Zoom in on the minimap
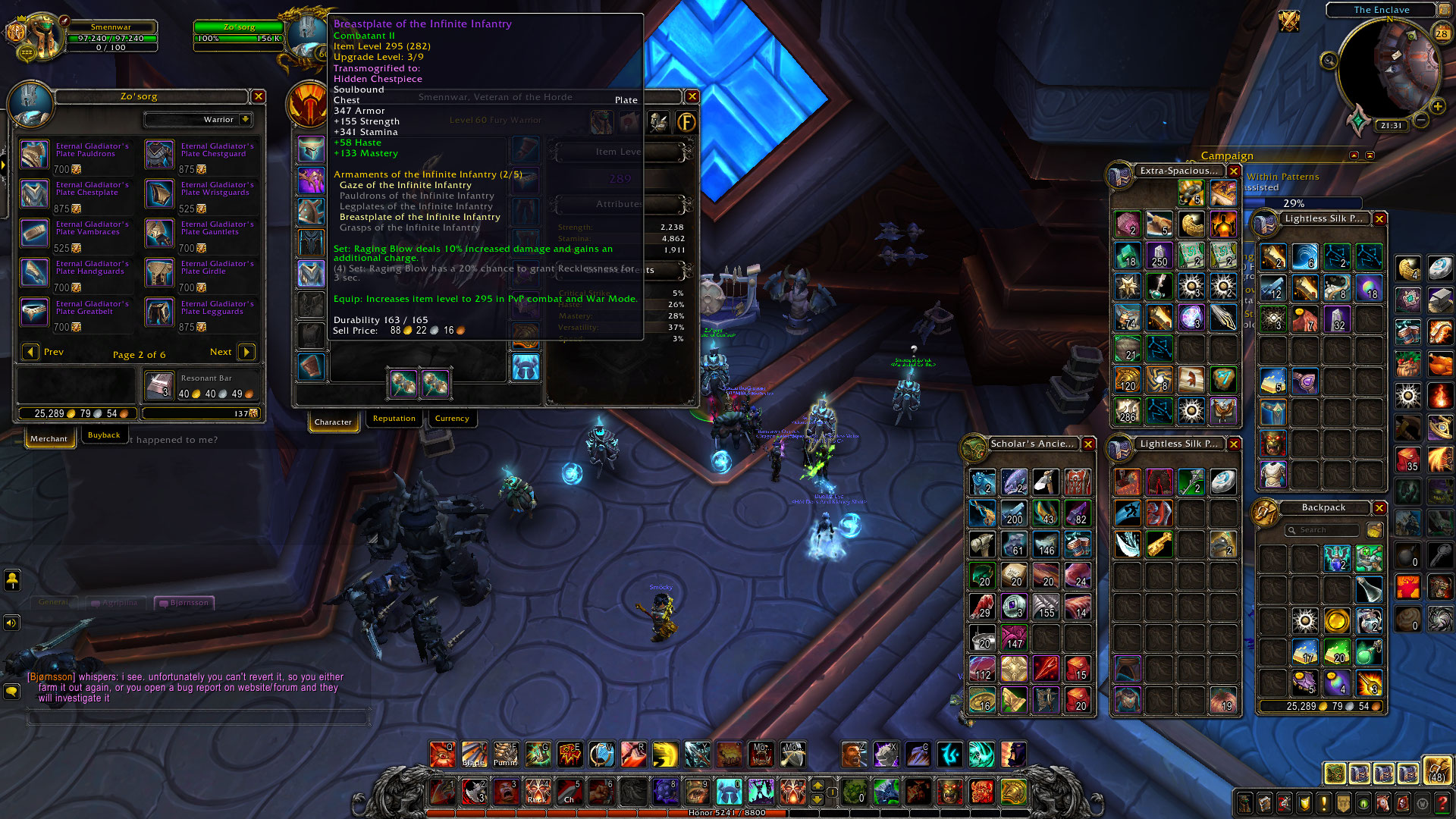 (x=1437, y=107)
